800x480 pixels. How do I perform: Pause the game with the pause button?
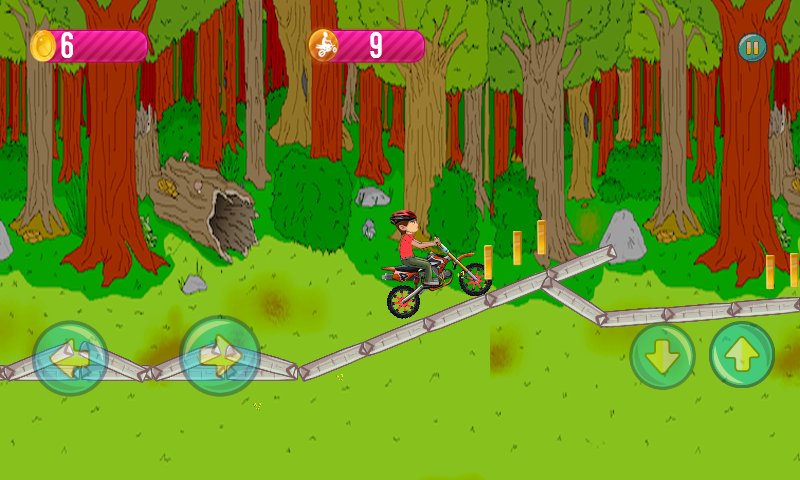(x=752, y=47)
